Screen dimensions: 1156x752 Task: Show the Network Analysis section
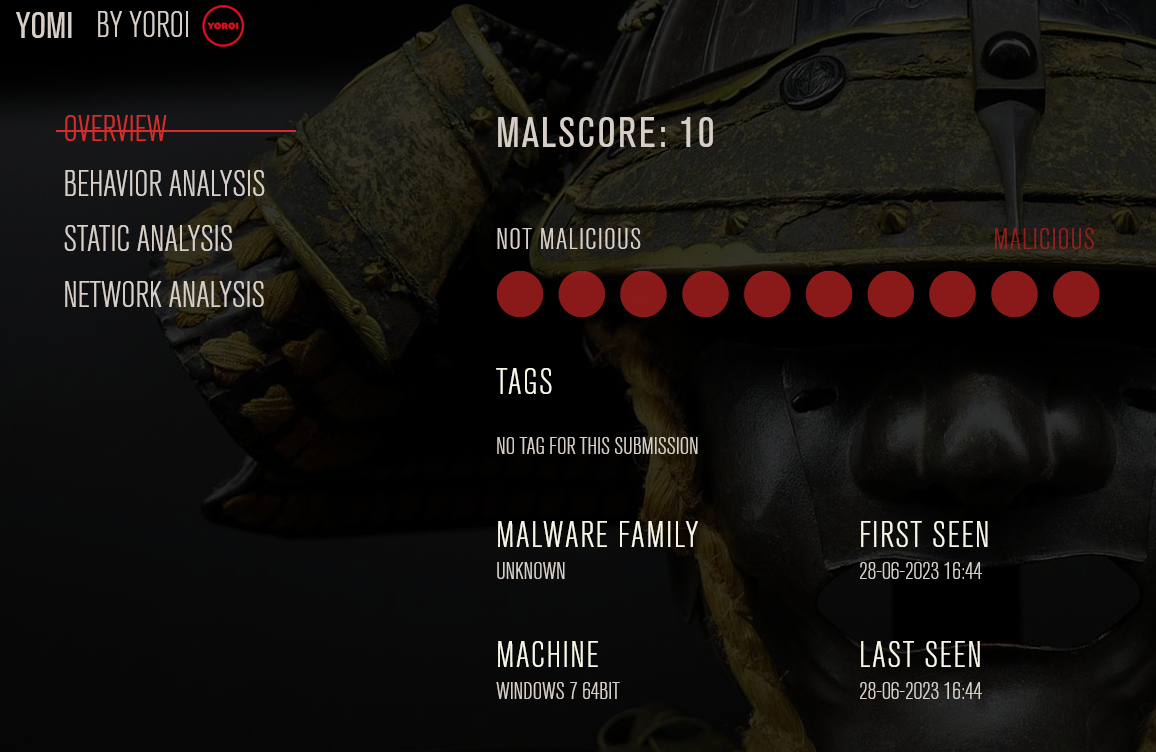pyautogui.click(x=164, y=294)
